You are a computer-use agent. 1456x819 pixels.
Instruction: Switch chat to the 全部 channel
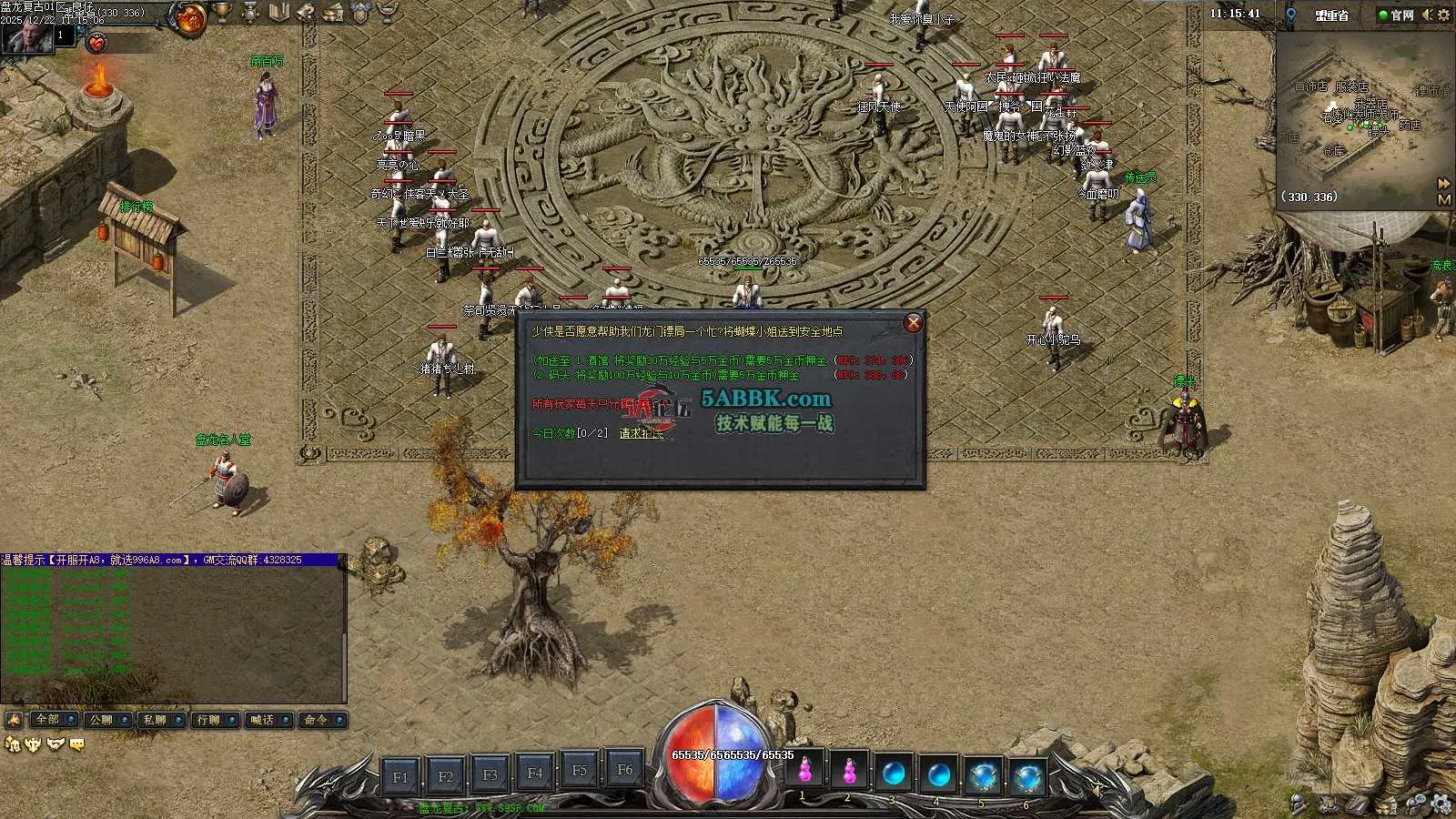47,720
